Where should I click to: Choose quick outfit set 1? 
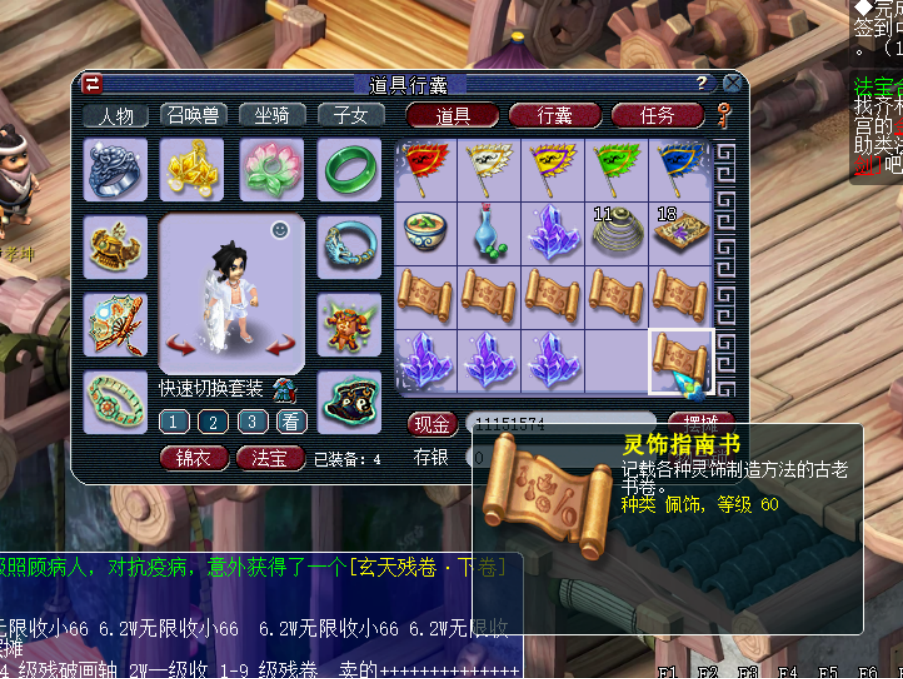pyautogui.click(x=173, y=422)
